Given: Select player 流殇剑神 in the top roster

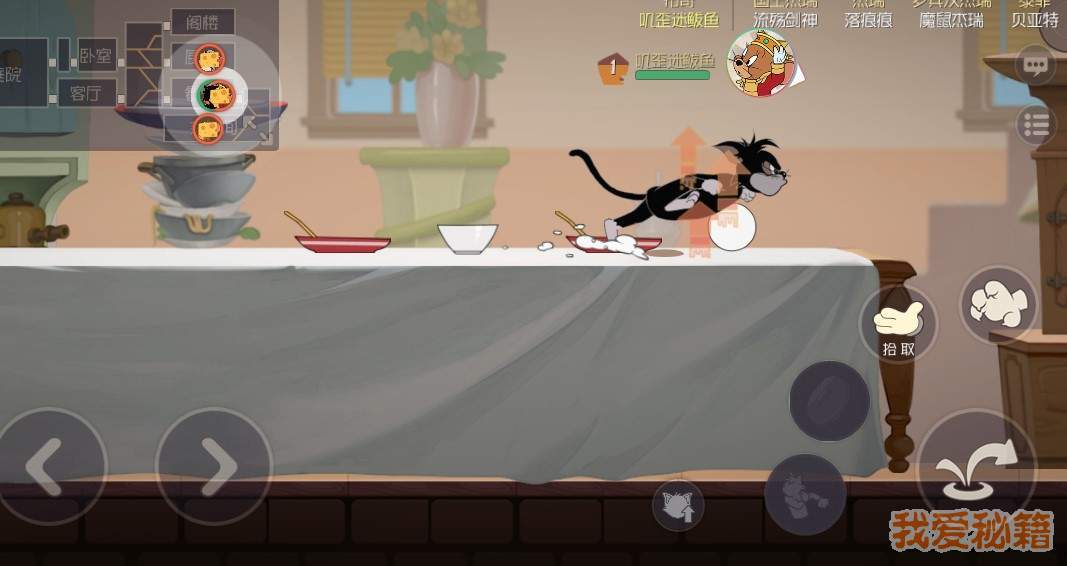Looking at the screenshot, I should [785, 19].
